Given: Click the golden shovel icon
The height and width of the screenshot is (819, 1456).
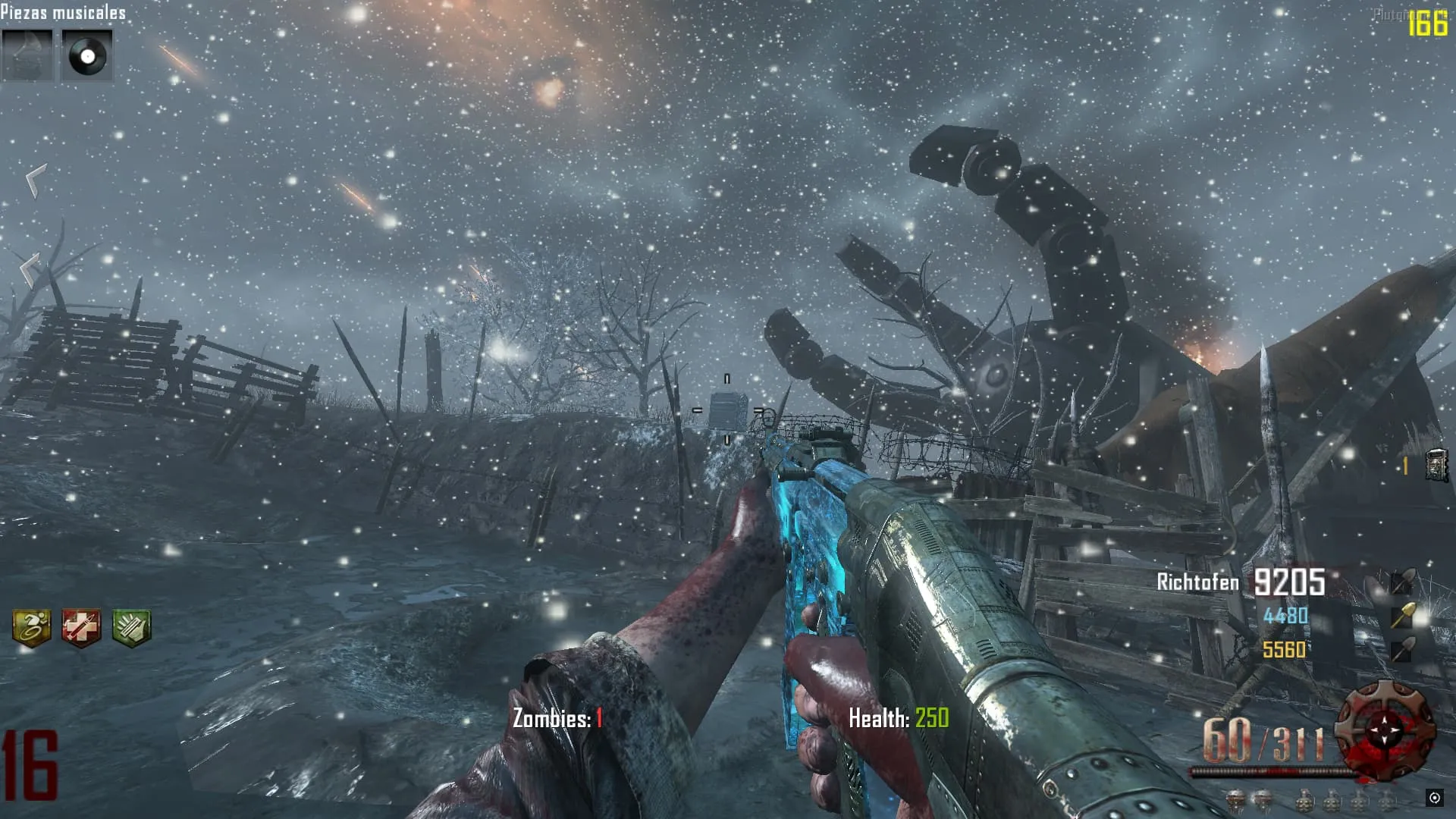Looking at the screenshot, I should tap(1402, 616).
